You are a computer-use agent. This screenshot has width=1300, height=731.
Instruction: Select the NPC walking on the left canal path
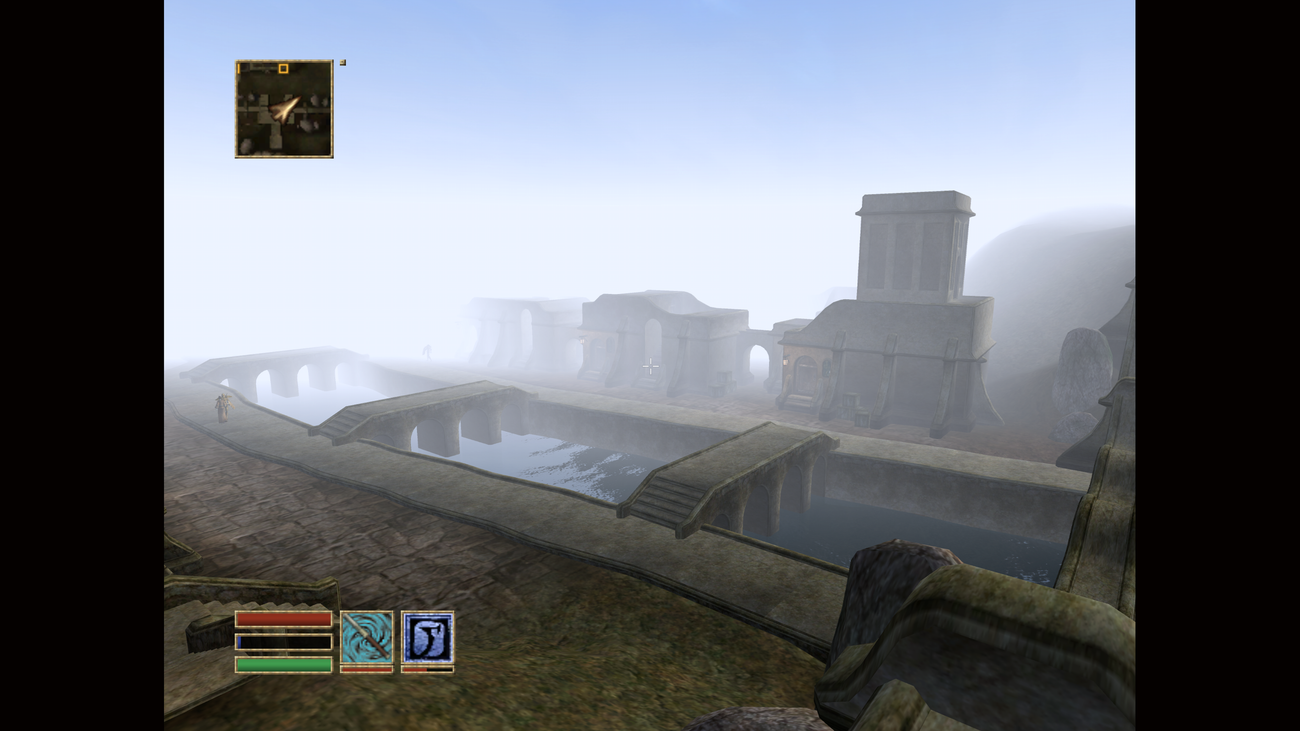click(x=221, y=408)
